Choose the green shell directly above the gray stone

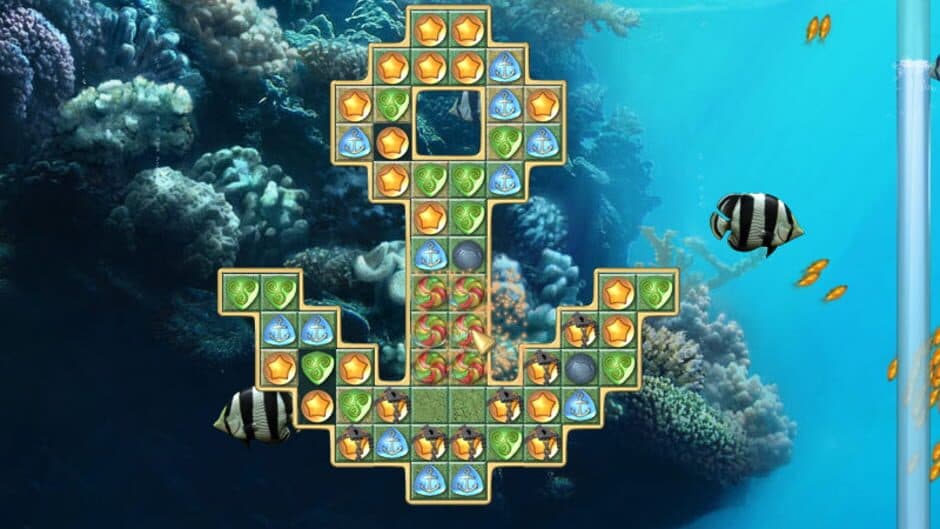point(467,217)
